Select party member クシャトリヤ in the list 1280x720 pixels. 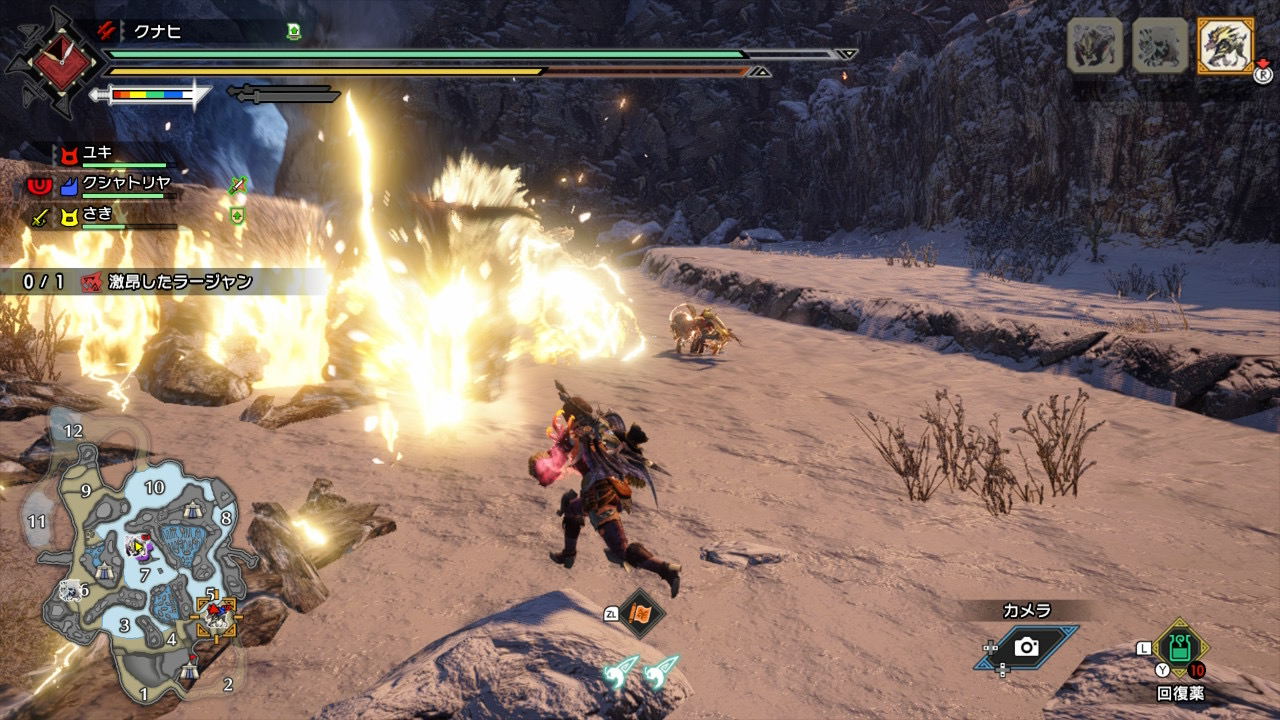pos(126,184)
